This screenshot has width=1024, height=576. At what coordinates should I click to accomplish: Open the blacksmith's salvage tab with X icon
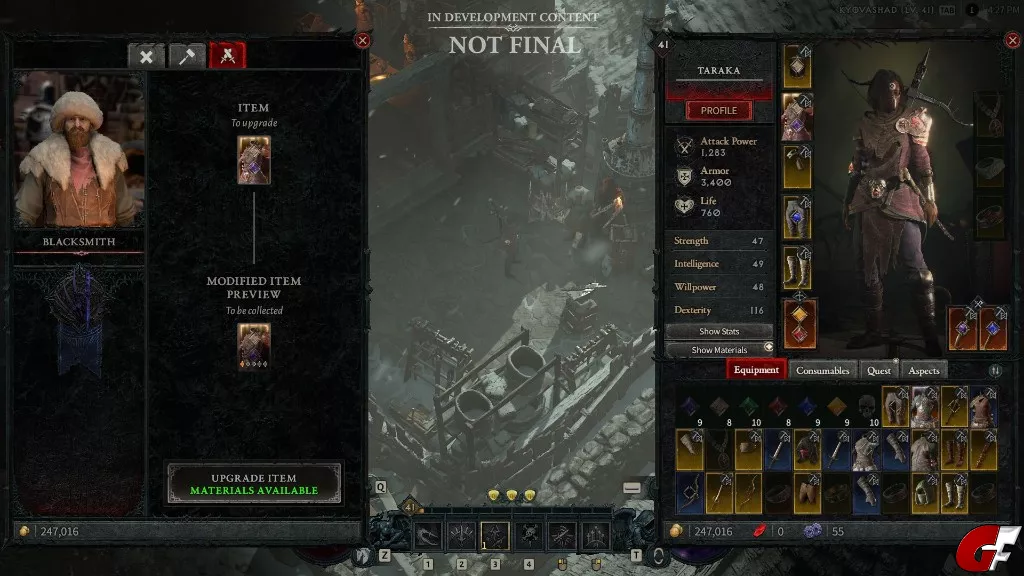click(x=146, y=56)
